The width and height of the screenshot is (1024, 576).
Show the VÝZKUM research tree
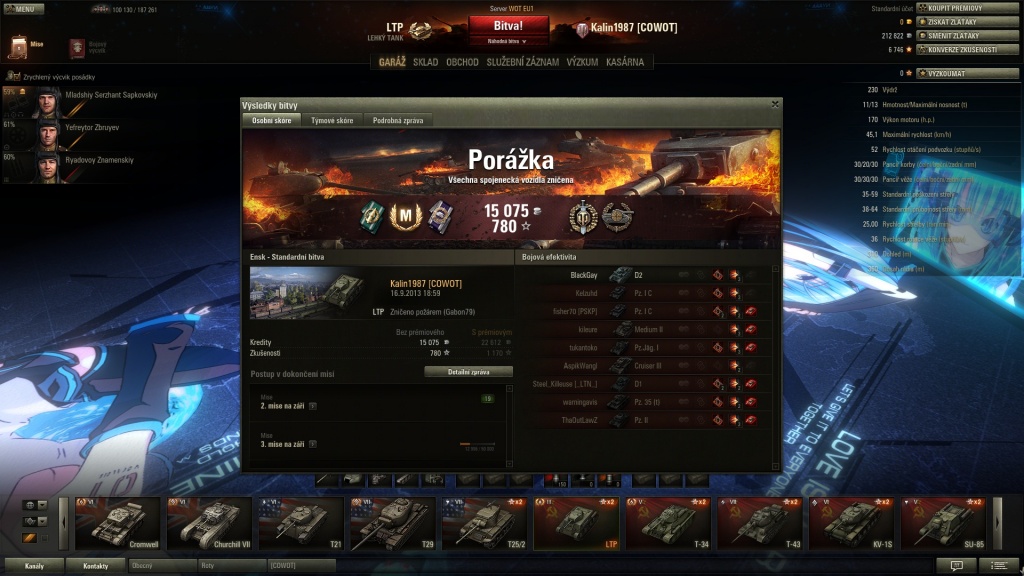[582, 62]
